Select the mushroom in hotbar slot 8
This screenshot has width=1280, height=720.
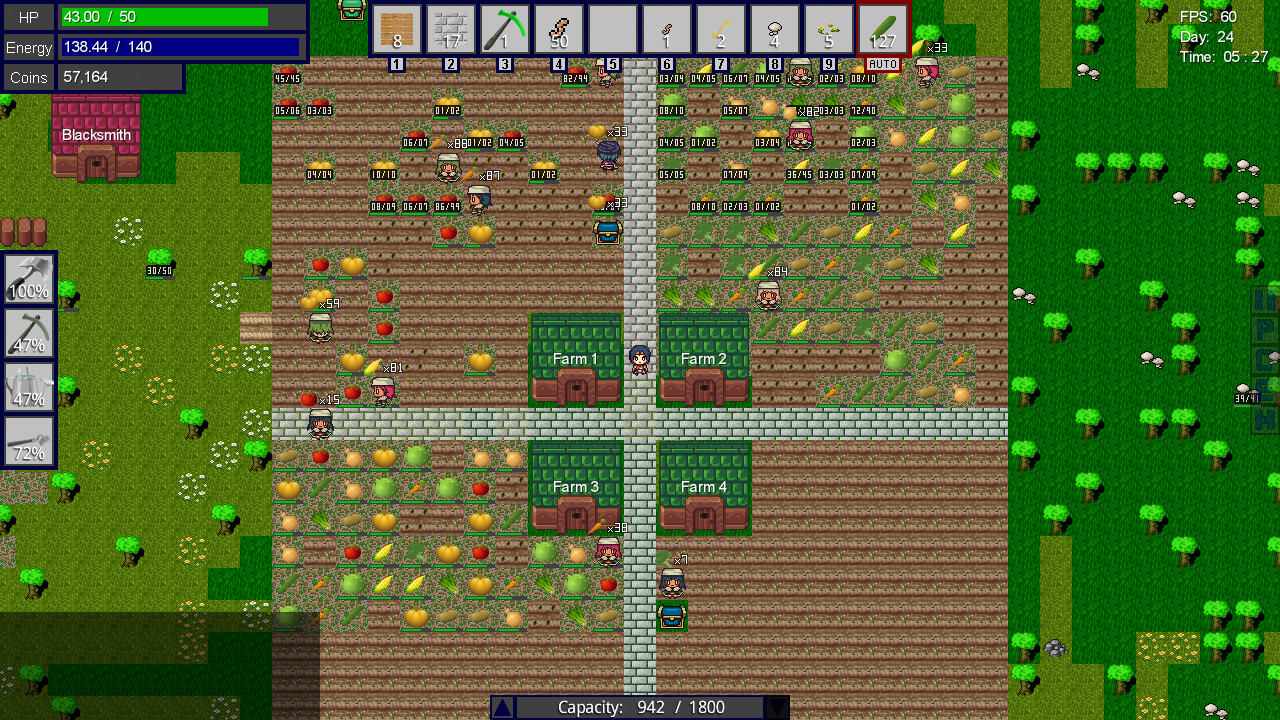point(774,30)
